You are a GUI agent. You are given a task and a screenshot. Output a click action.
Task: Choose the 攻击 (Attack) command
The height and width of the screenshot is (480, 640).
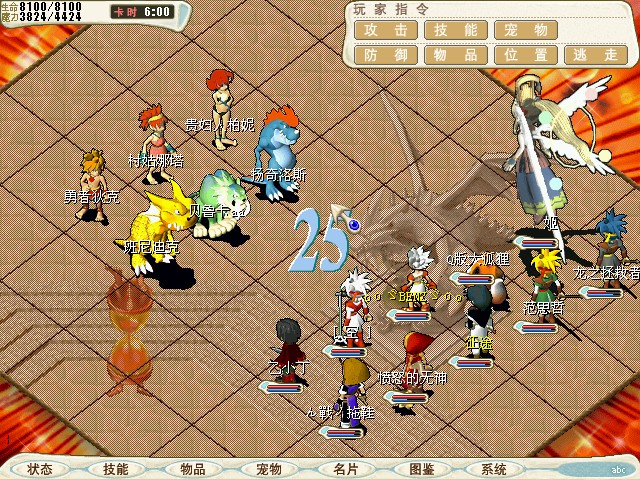385,30
